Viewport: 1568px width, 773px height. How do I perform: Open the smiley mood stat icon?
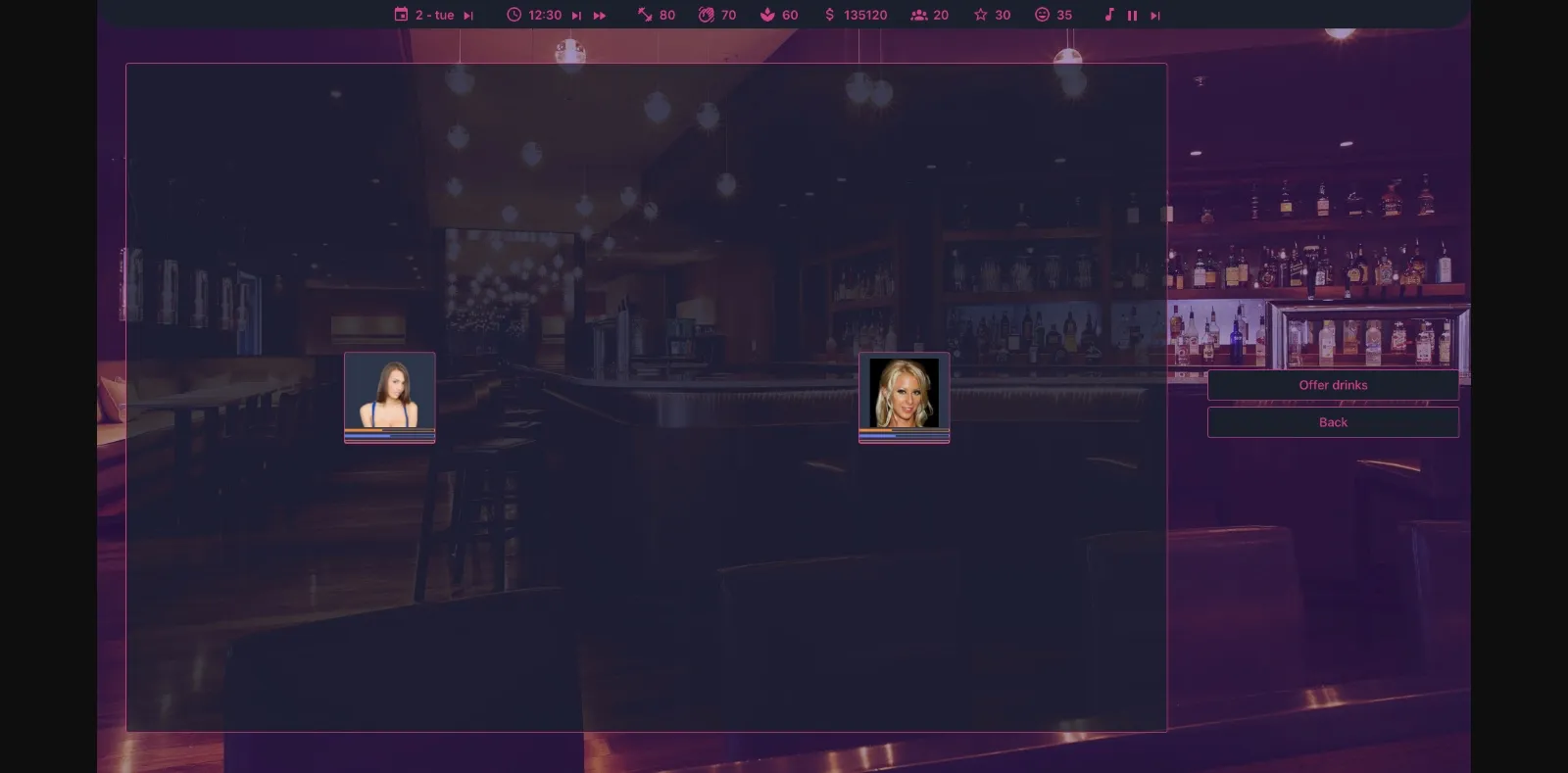(x=1042, y=15)
